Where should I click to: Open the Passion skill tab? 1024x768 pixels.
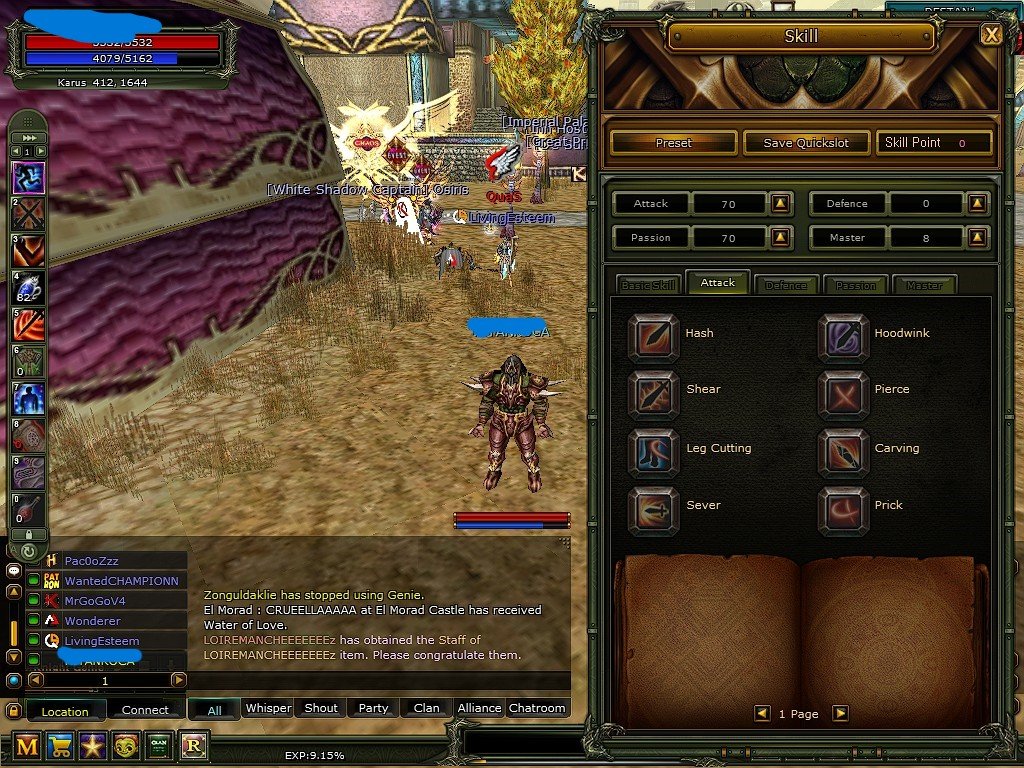click(855, 285)
